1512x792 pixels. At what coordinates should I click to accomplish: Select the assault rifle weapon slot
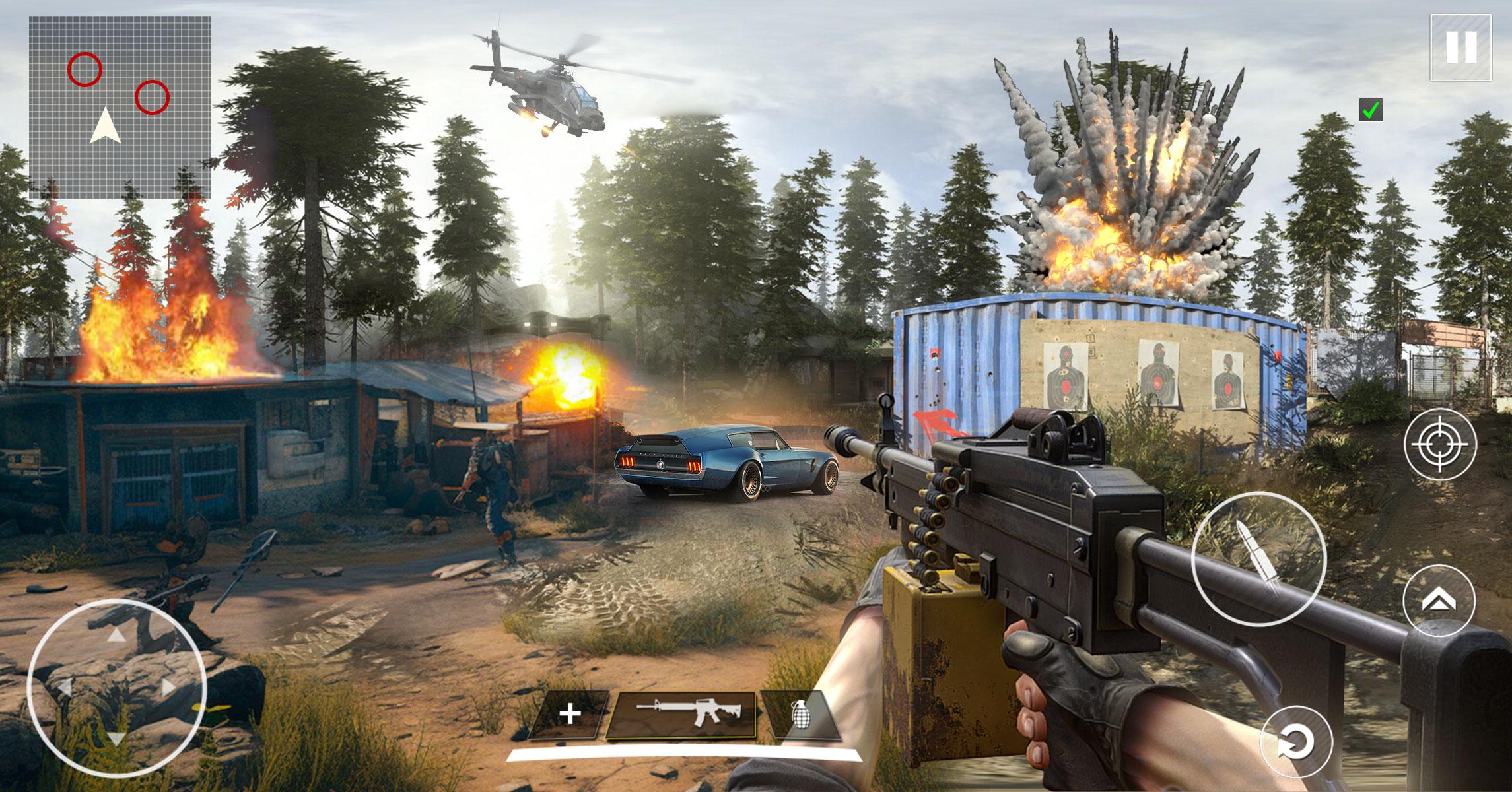[x=681, y=715]
